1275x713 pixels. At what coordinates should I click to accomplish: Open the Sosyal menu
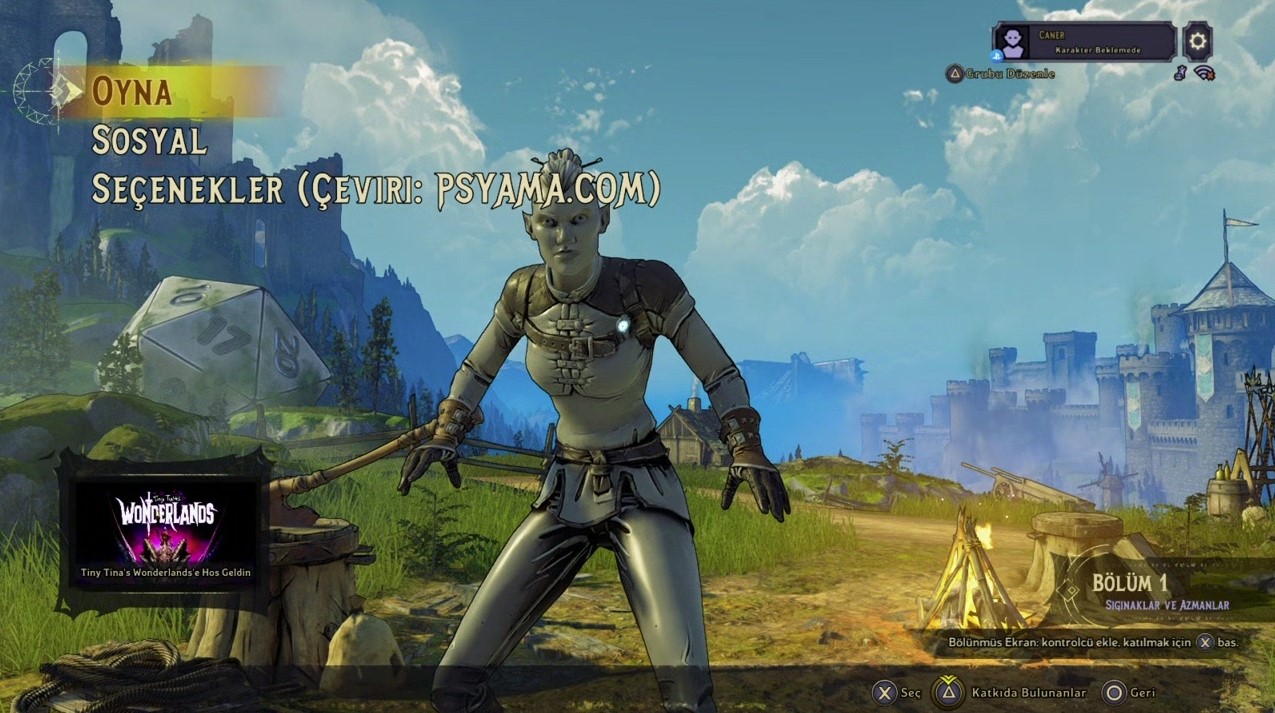(x=149, y=141)
